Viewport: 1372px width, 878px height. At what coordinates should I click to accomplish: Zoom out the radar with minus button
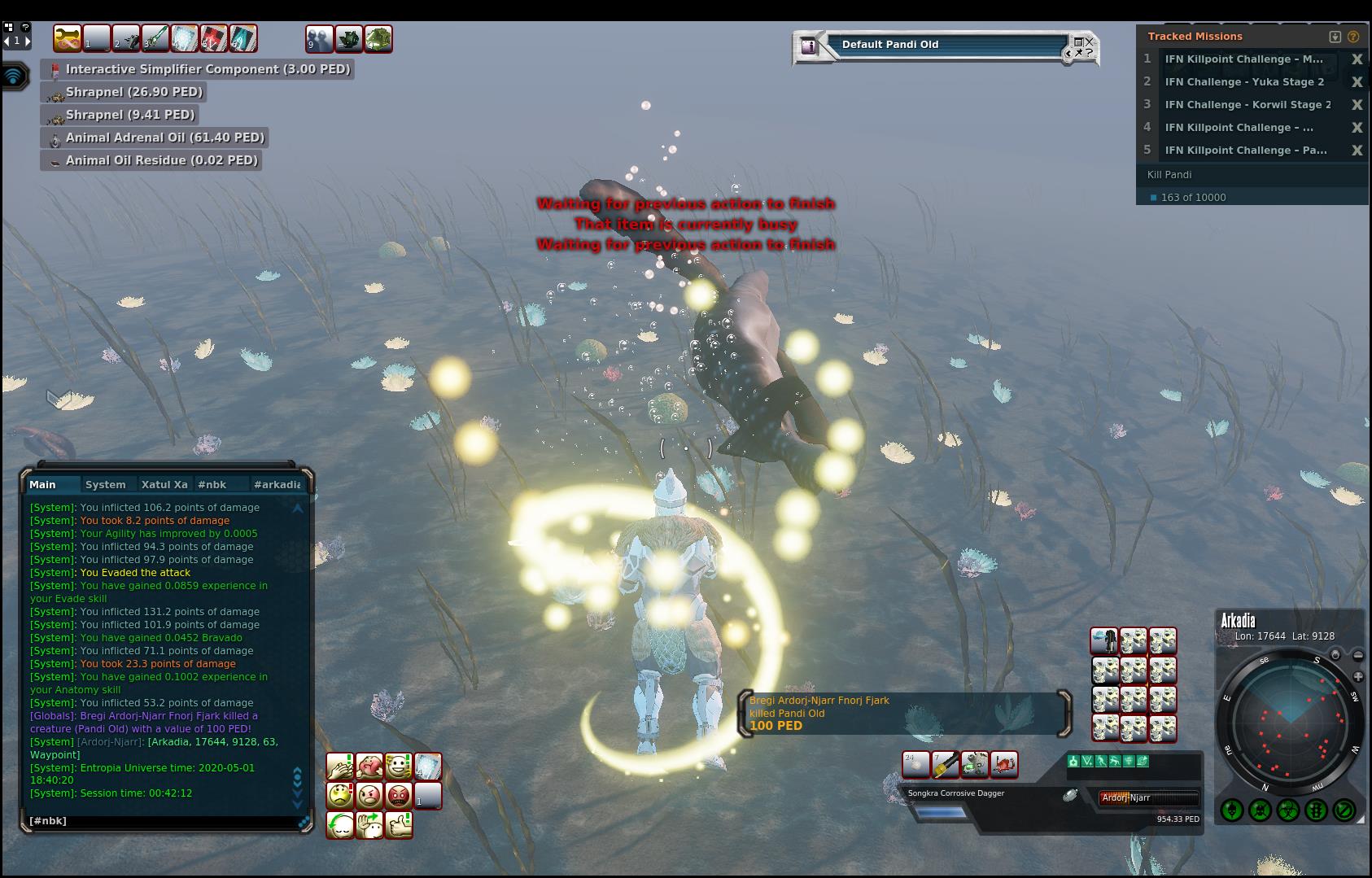pos(1357,655)
